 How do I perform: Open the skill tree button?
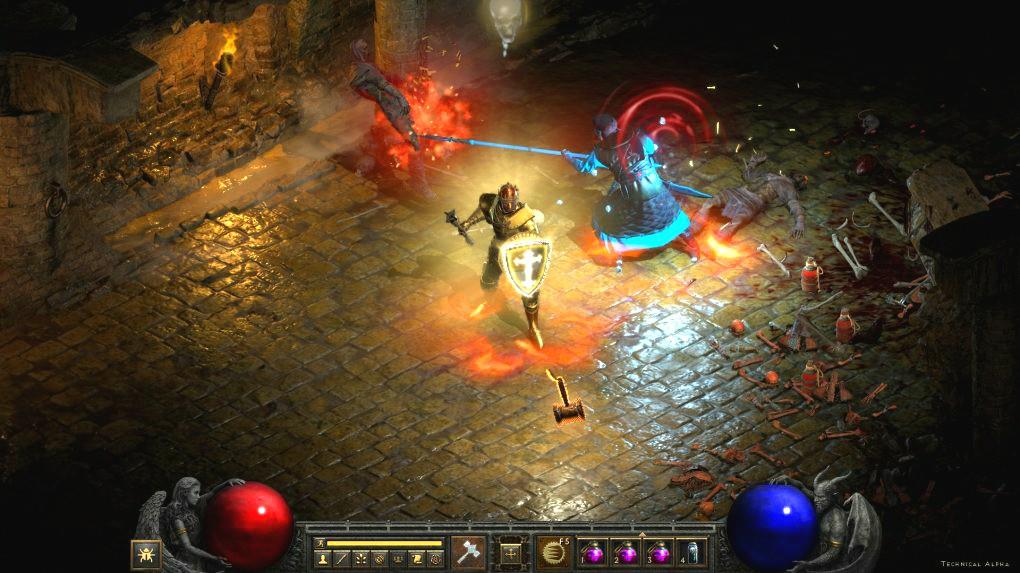[x=360, y=559]
